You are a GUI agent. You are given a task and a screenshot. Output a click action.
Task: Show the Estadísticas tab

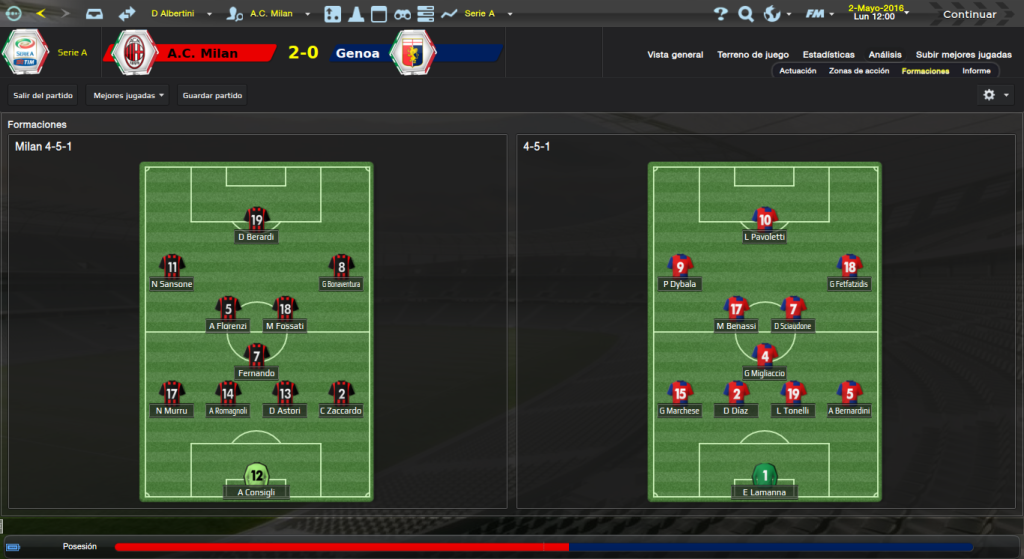tap(828, 55)
